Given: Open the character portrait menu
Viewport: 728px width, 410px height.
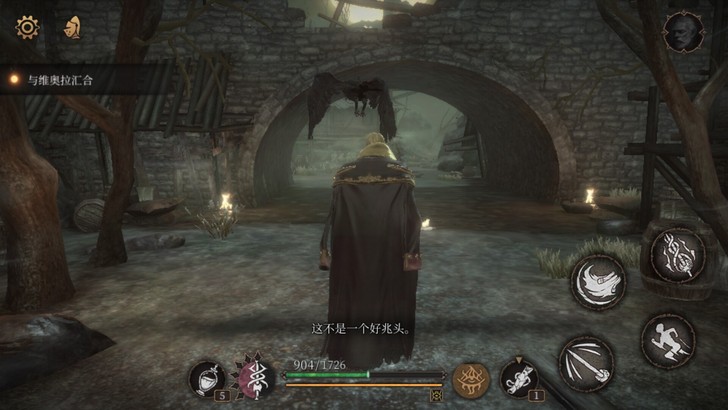Looking at the screenshot, I should [x=684, y=32].
